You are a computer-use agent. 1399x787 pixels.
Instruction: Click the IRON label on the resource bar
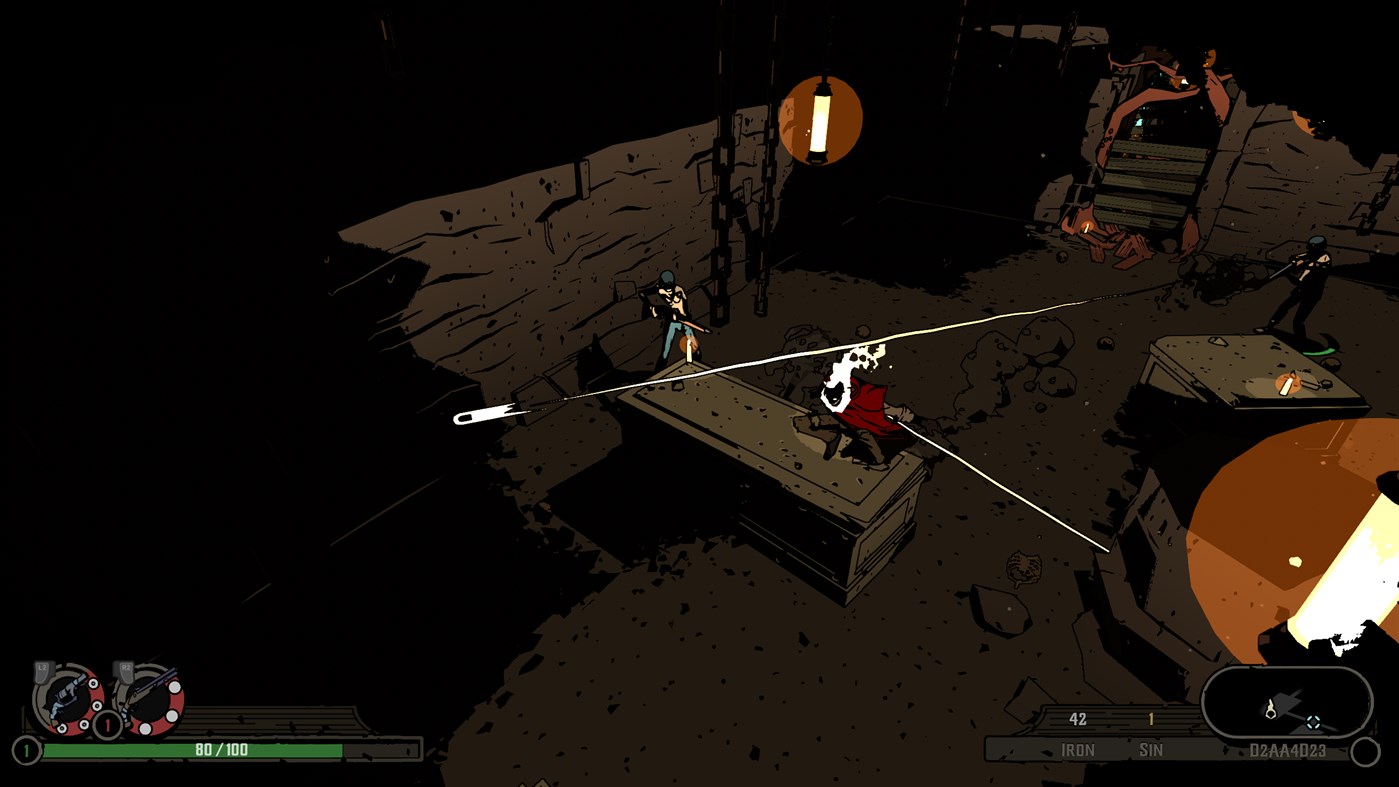pos(1079,749)
